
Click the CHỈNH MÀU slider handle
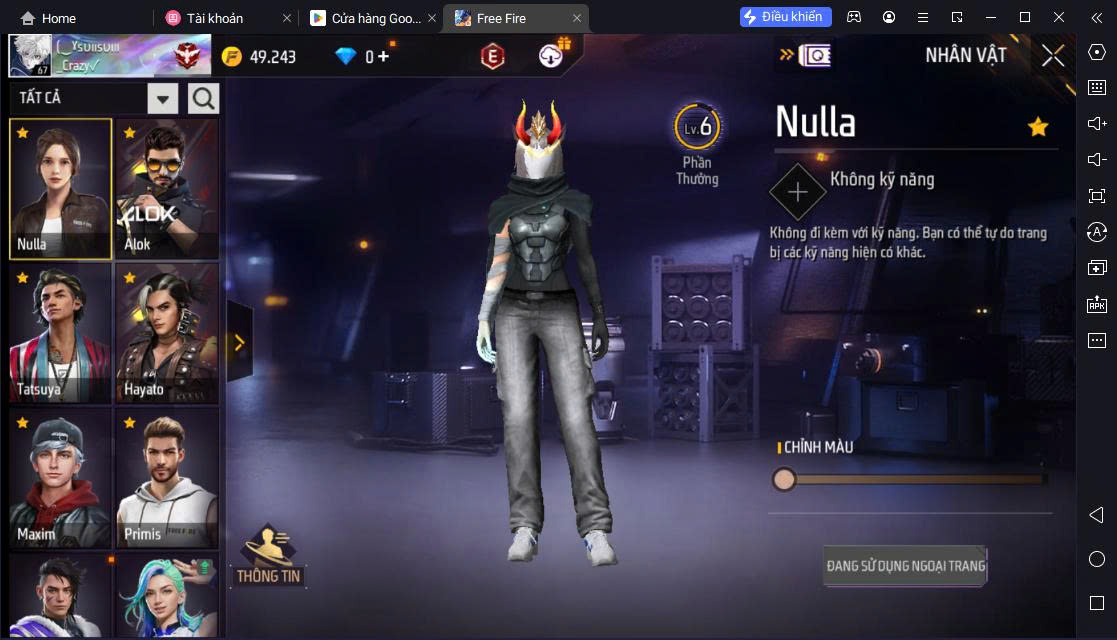click(784, 479)
